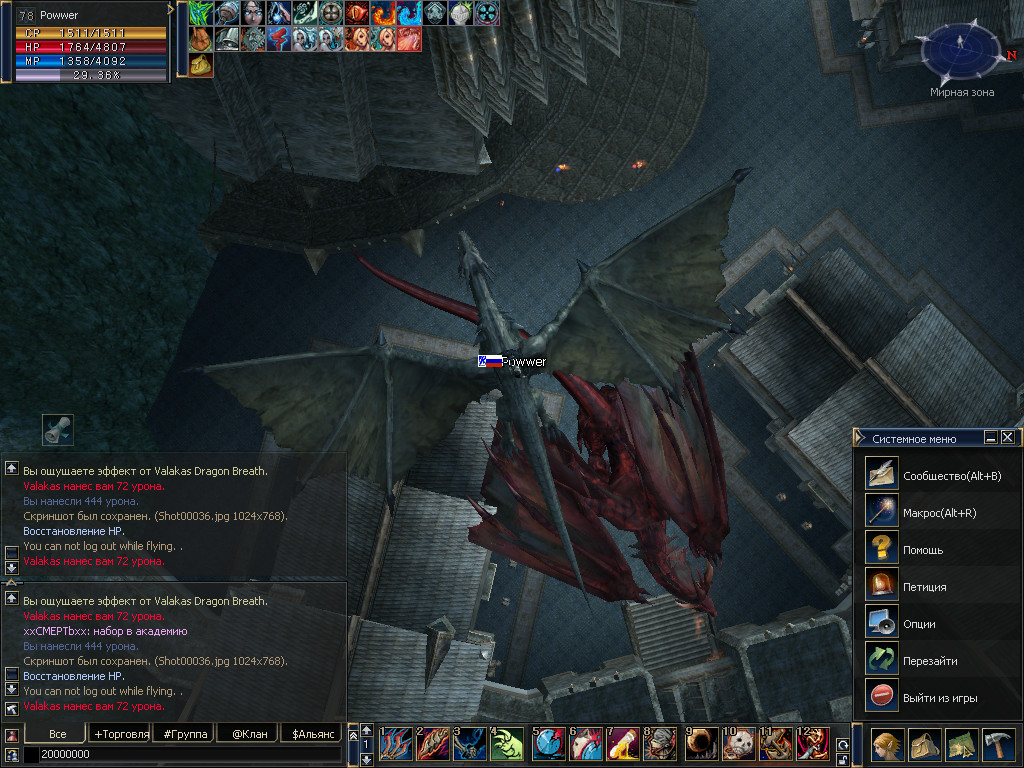Switch chat to the #Группа tab
The width and height of the screenshot is (1024, 768).
pos(184,734)
